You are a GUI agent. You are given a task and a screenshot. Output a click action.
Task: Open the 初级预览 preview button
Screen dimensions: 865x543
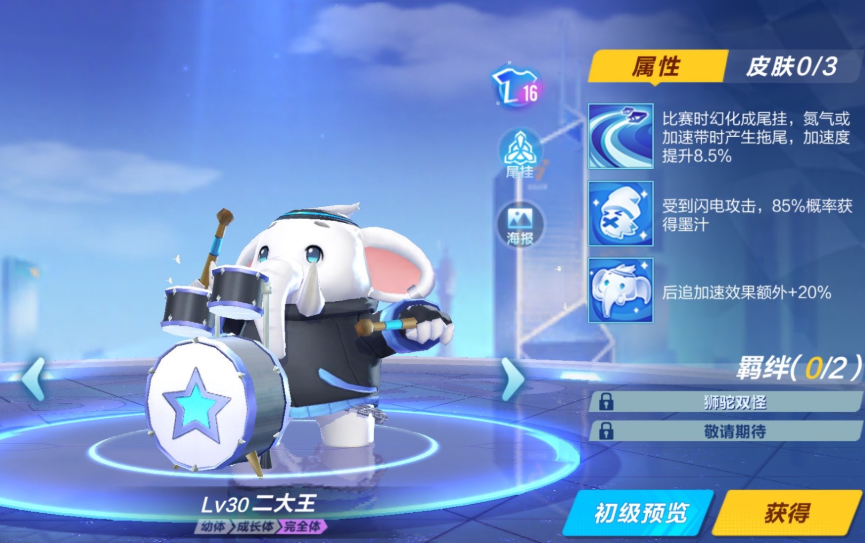pos(640,514)
